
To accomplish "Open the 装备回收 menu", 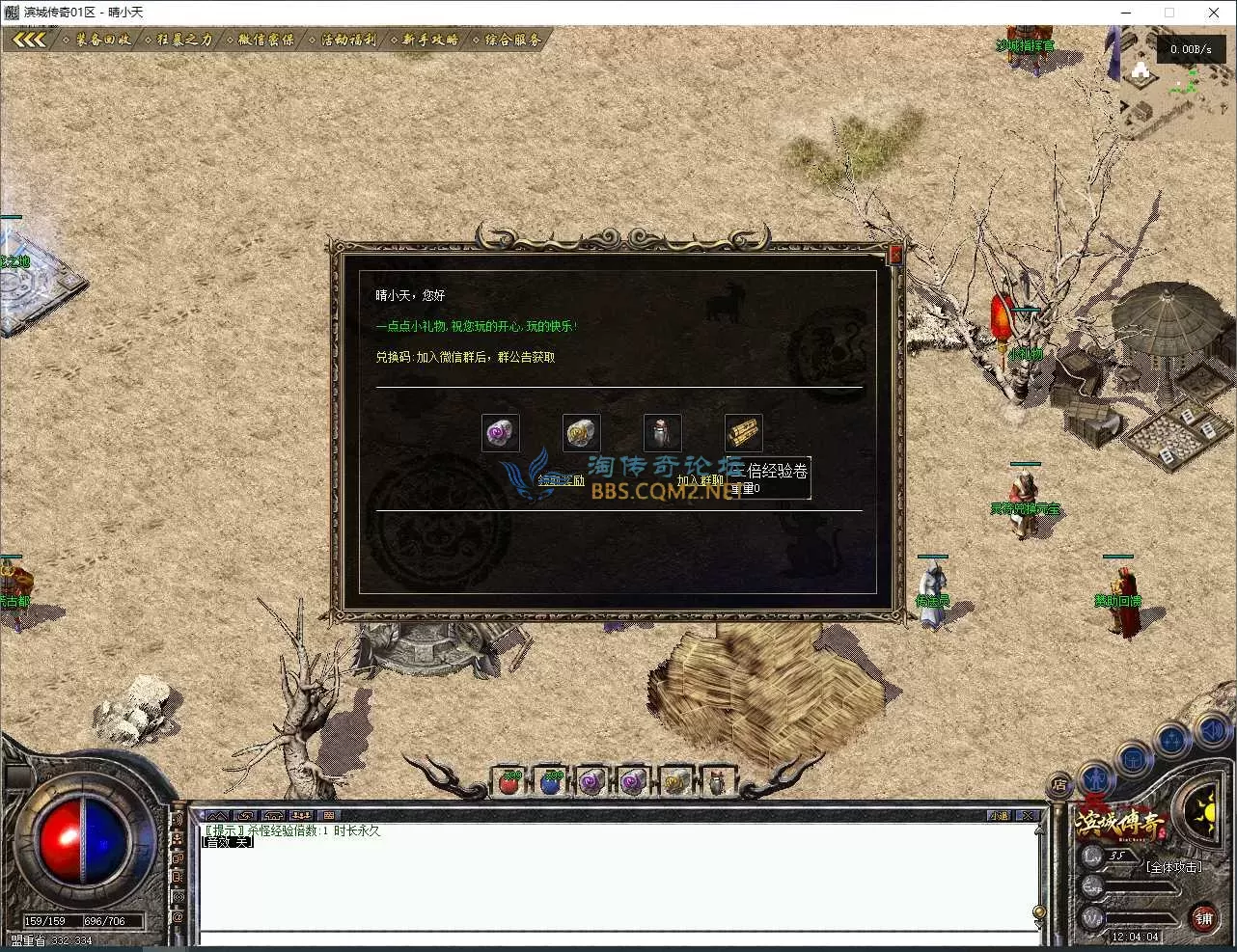I will [102, 40].
